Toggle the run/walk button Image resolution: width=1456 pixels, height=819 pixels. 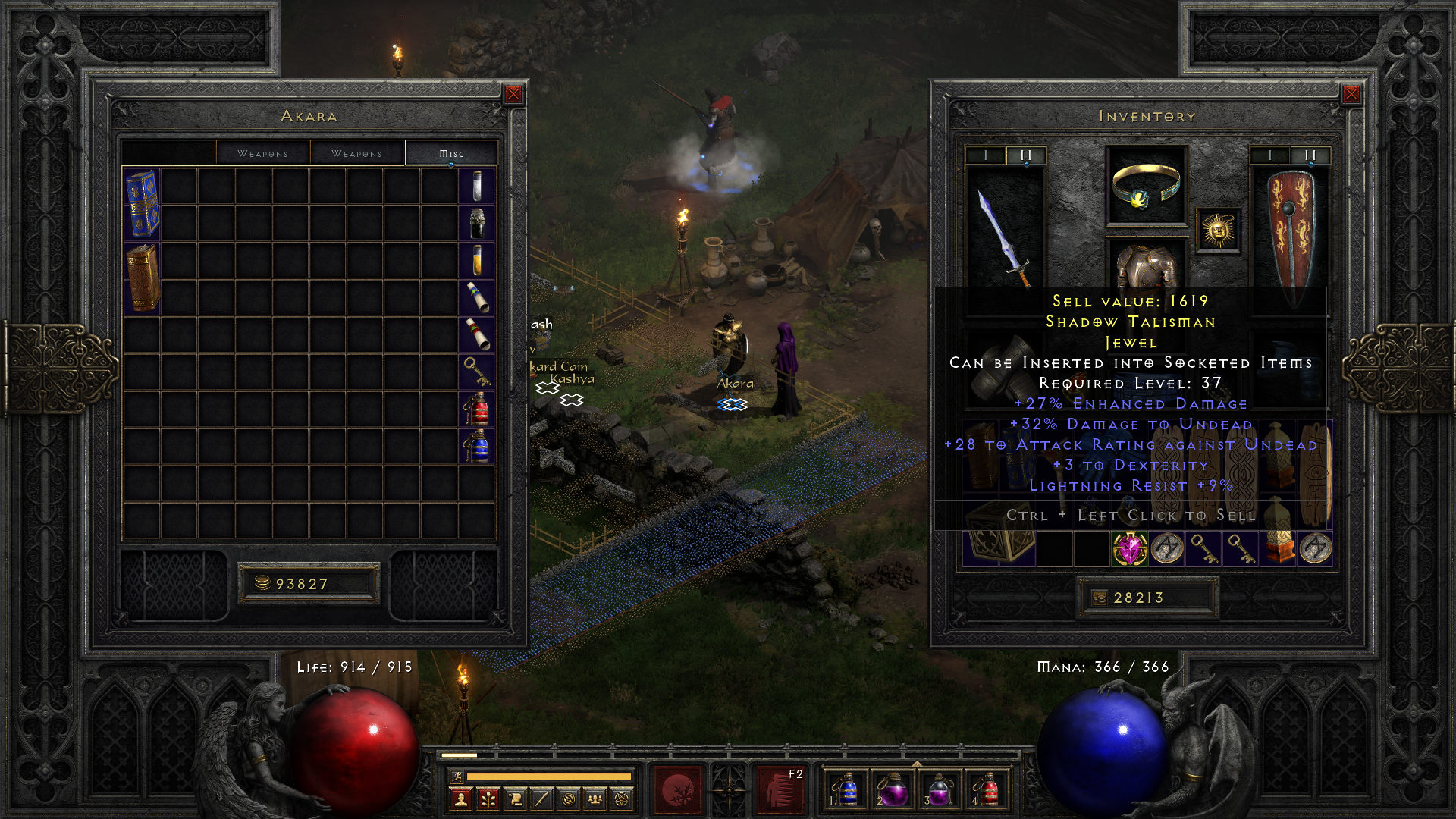click(x=457, y=776)
